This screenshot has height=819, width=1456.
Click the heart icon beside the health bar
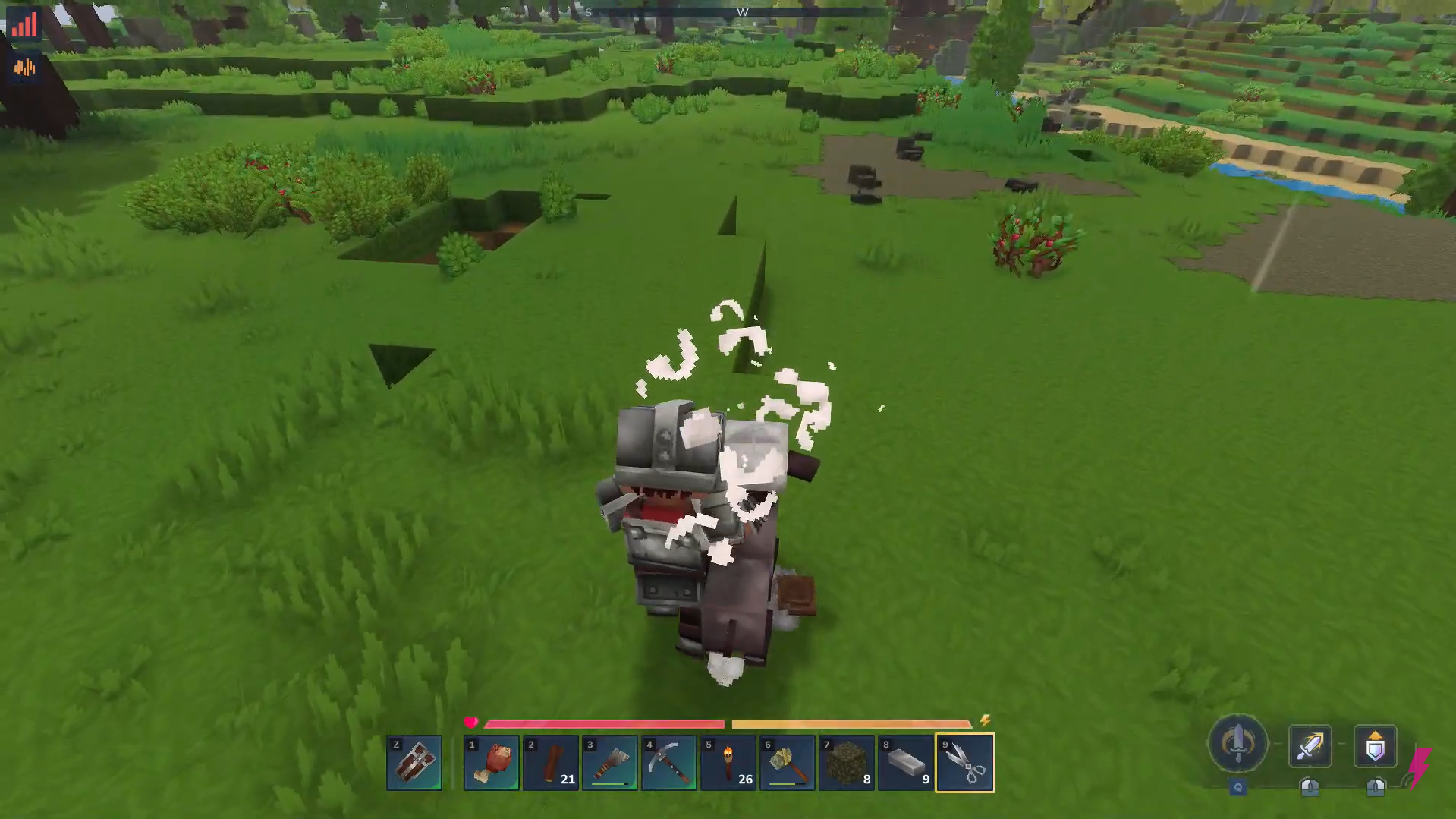472,723
